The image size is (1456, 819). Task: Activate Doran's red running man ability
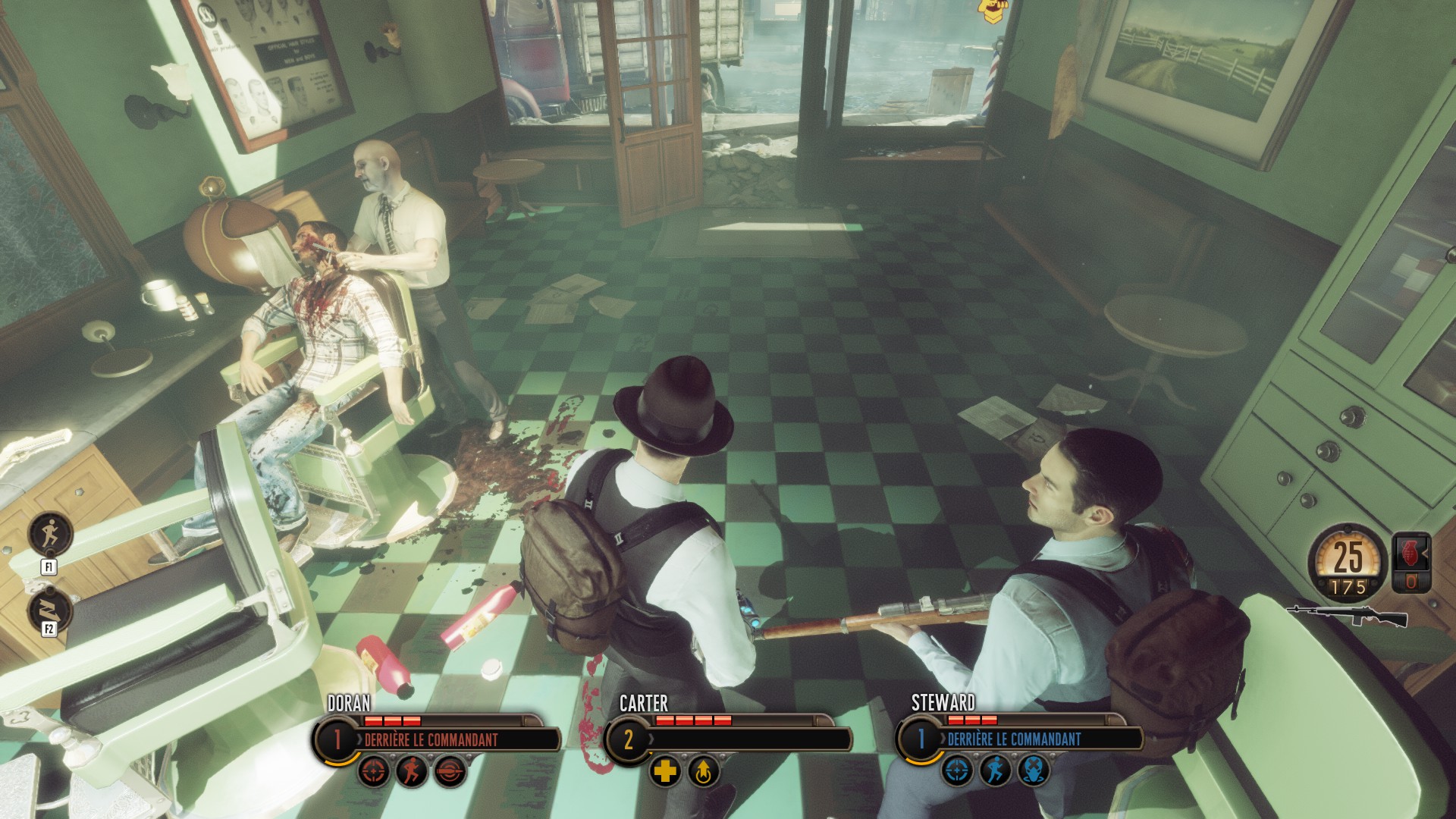412,772
